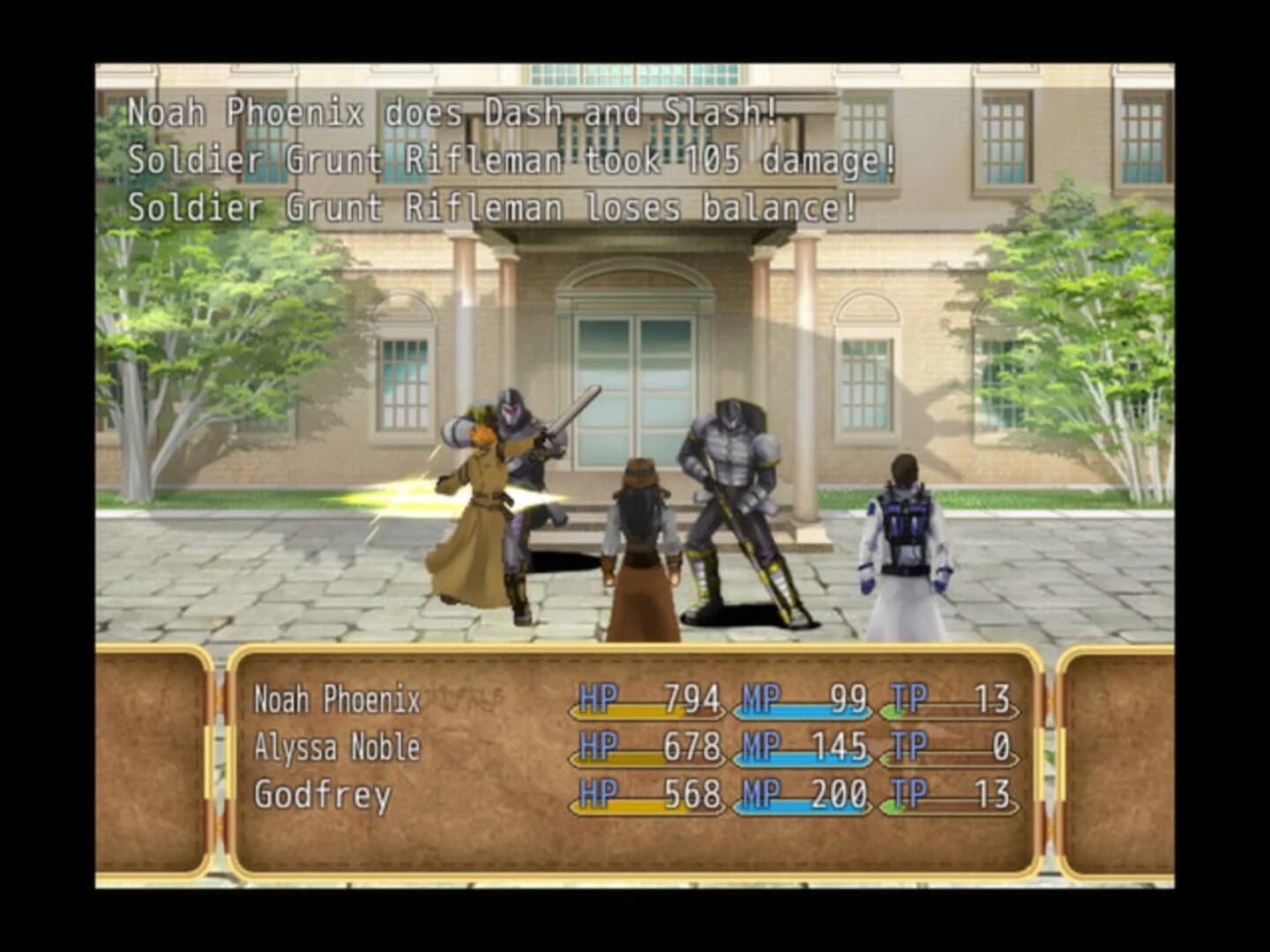Click the 'Noah Phoenix does Dash and Slash!' message
The image size is (1270, 952).
click(x=452, y=112)
